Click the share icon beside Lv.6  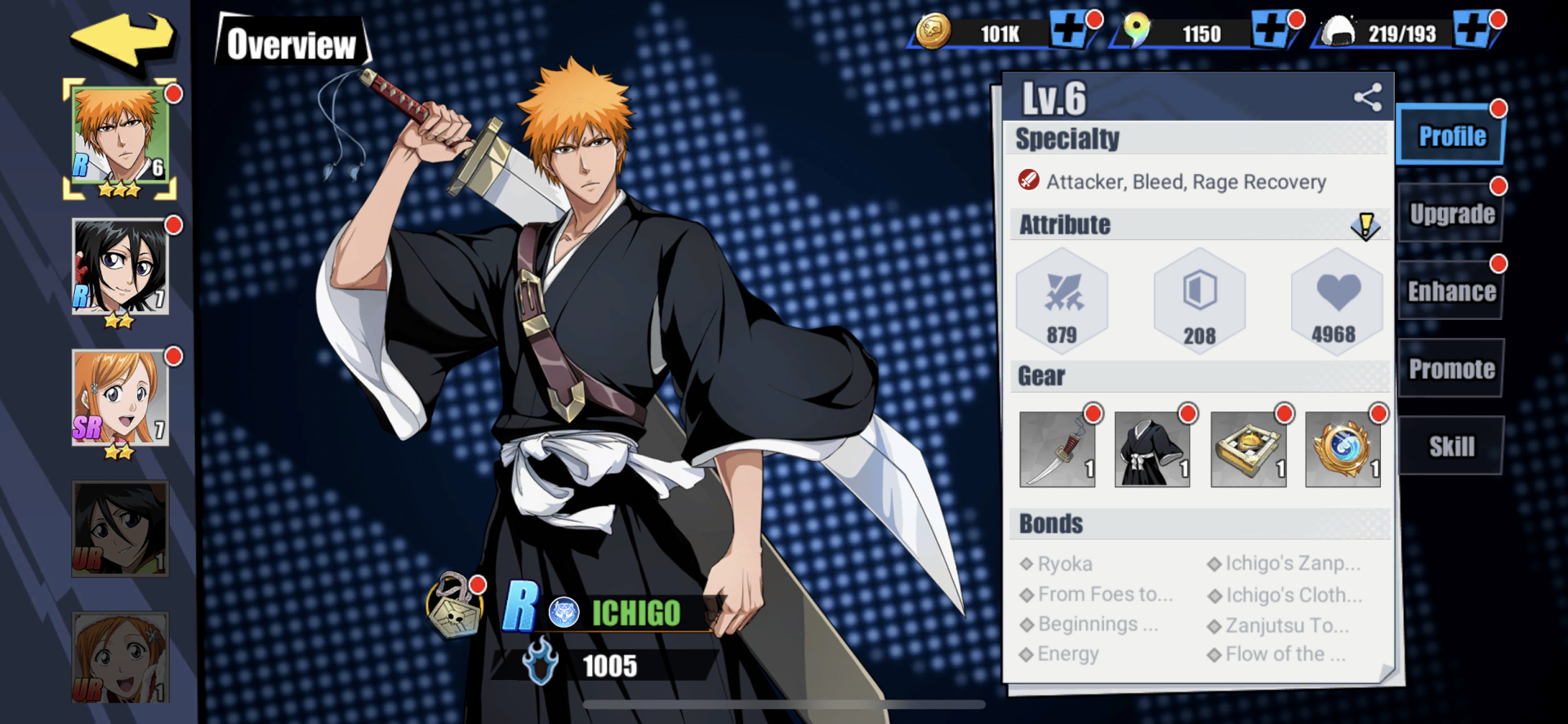[x=1366, y=96]
